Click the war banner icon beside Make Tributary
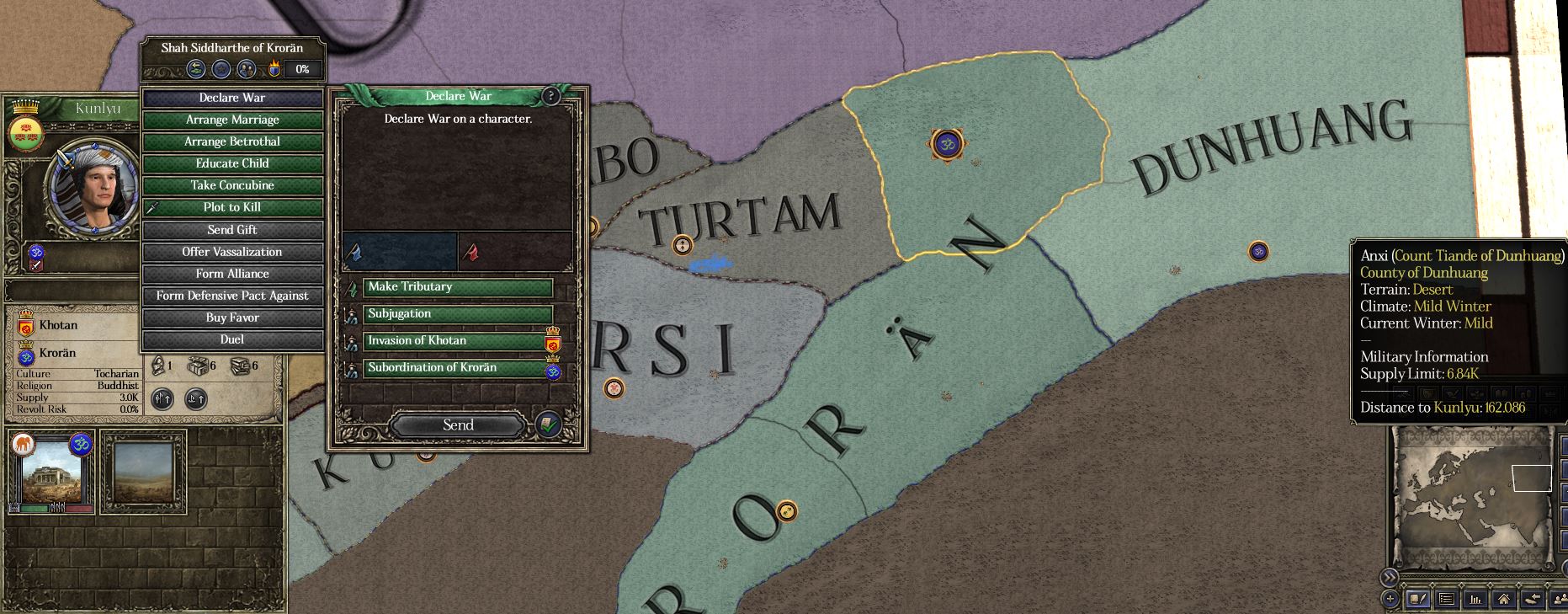Viewport: 1568px width, 614px height. 353,287
